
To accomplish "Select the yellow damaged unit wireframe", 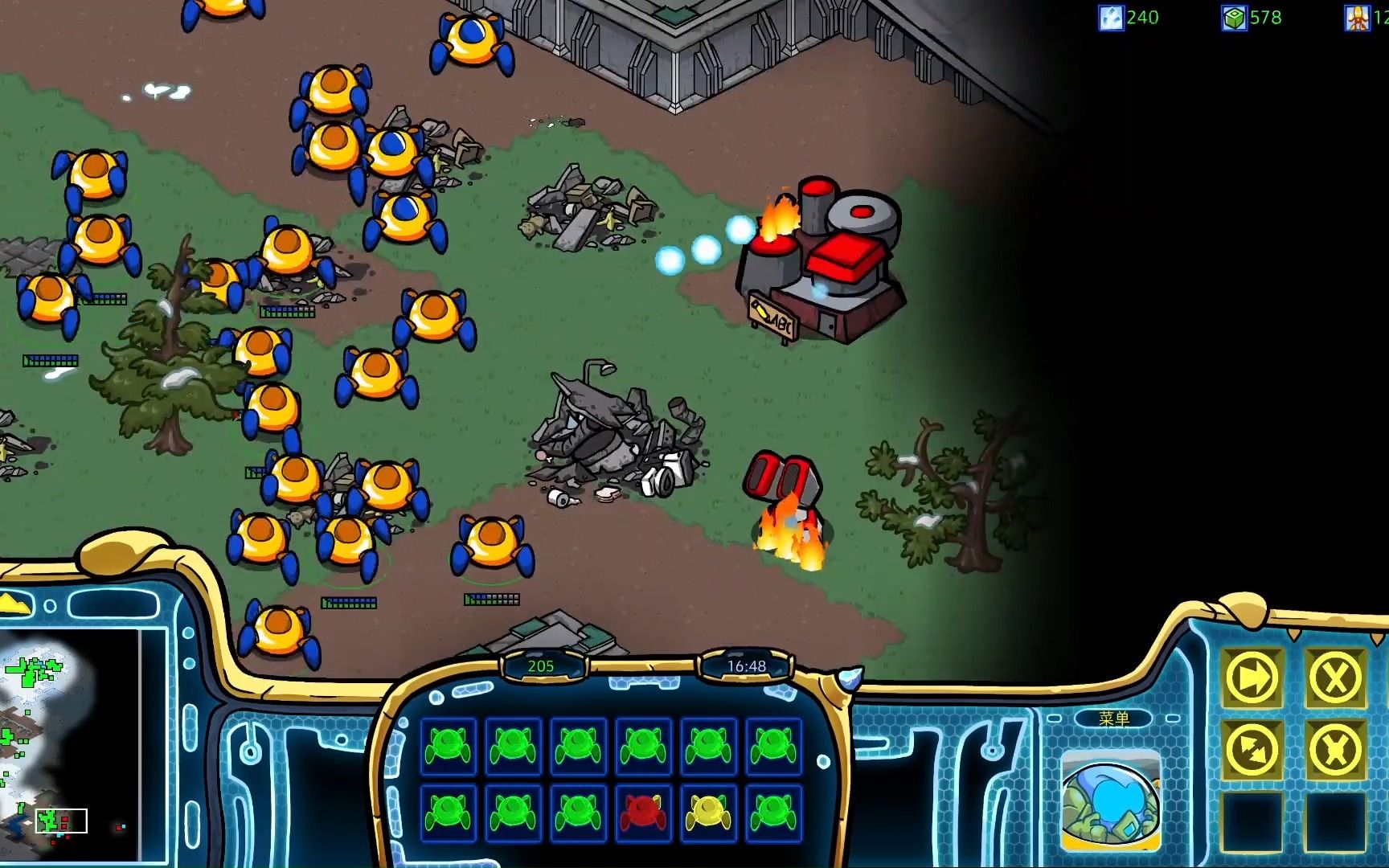I will click(x=708, y=812).
